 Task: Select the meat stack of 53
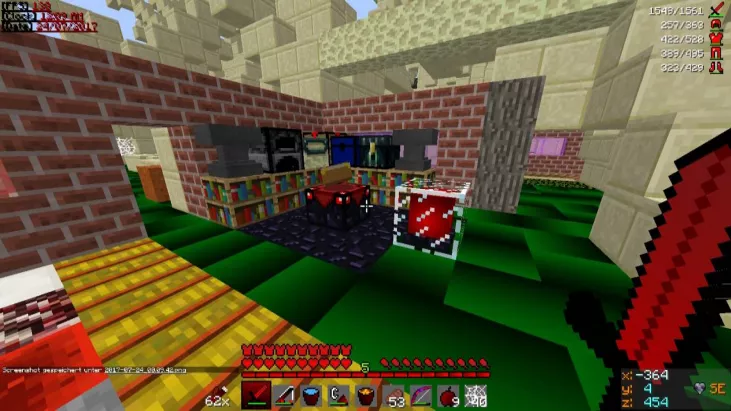coord(394,394)
